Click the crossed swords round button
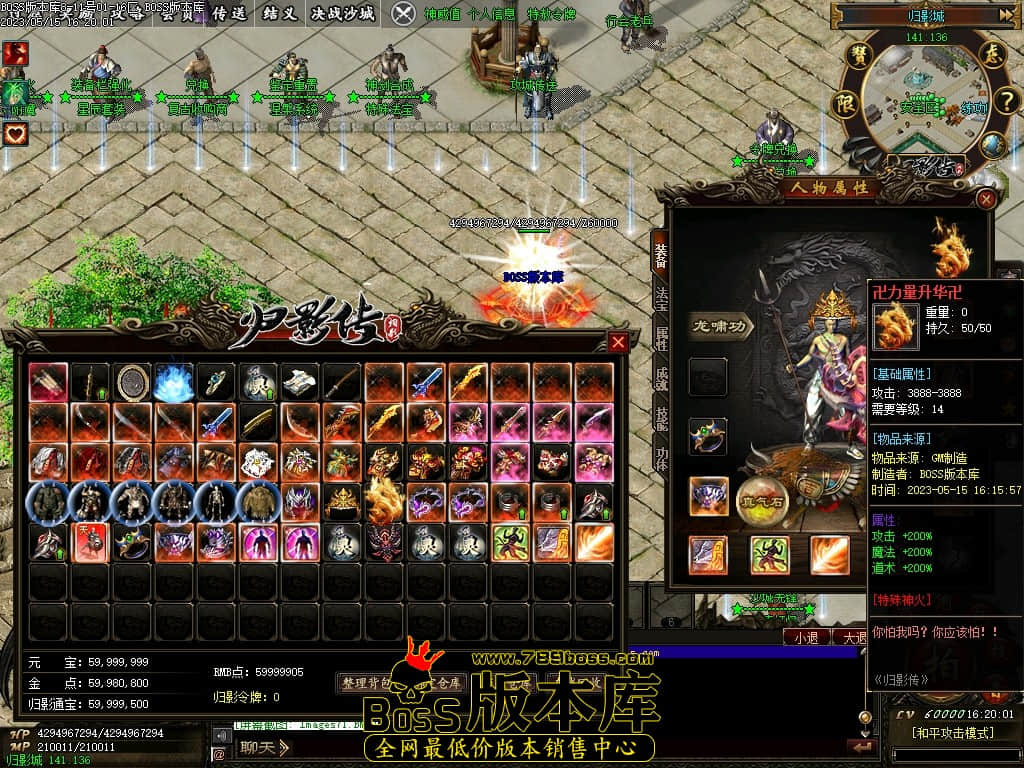 403,13
